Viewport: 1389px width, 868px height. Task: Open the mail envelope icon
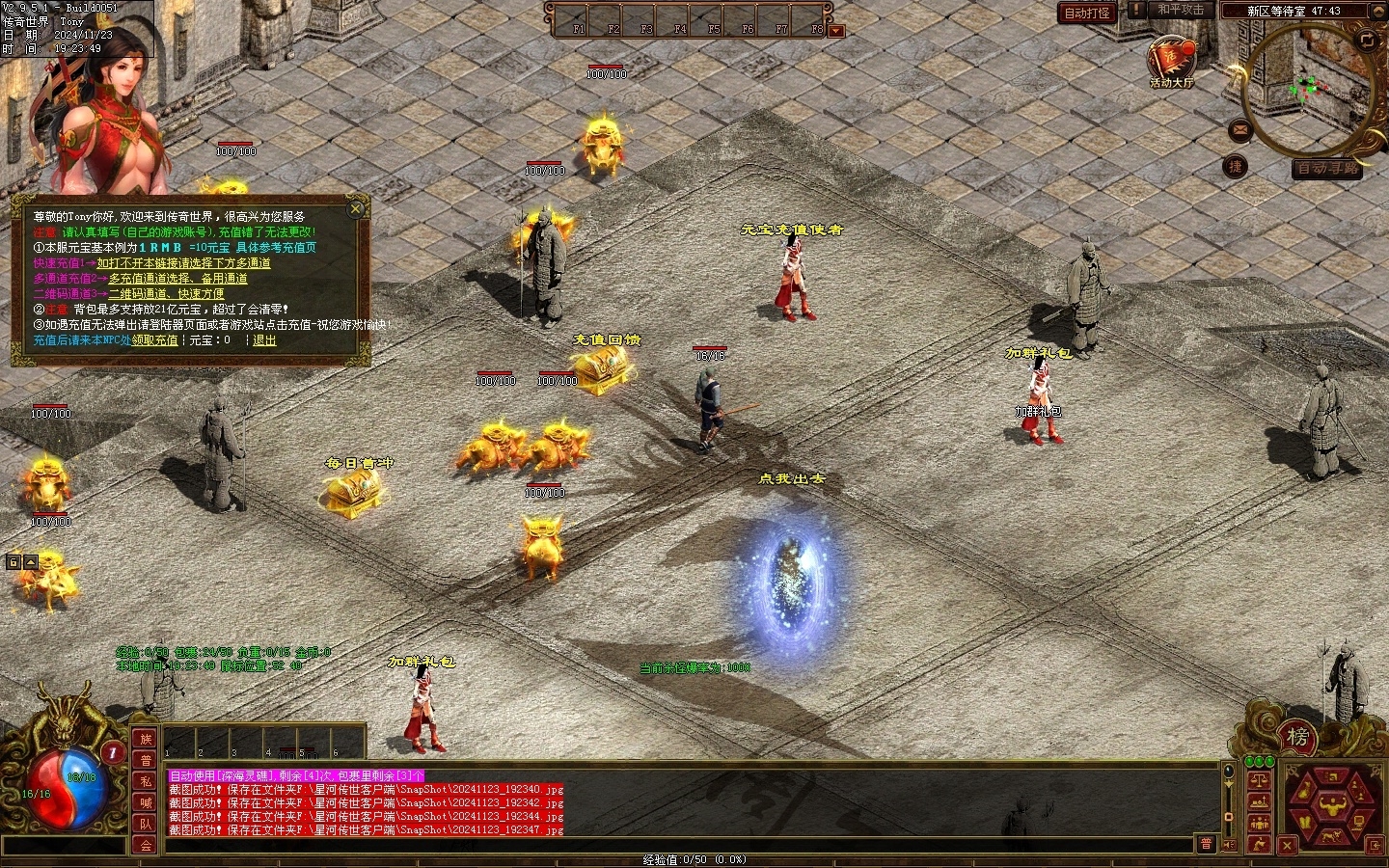[1239, 130]
